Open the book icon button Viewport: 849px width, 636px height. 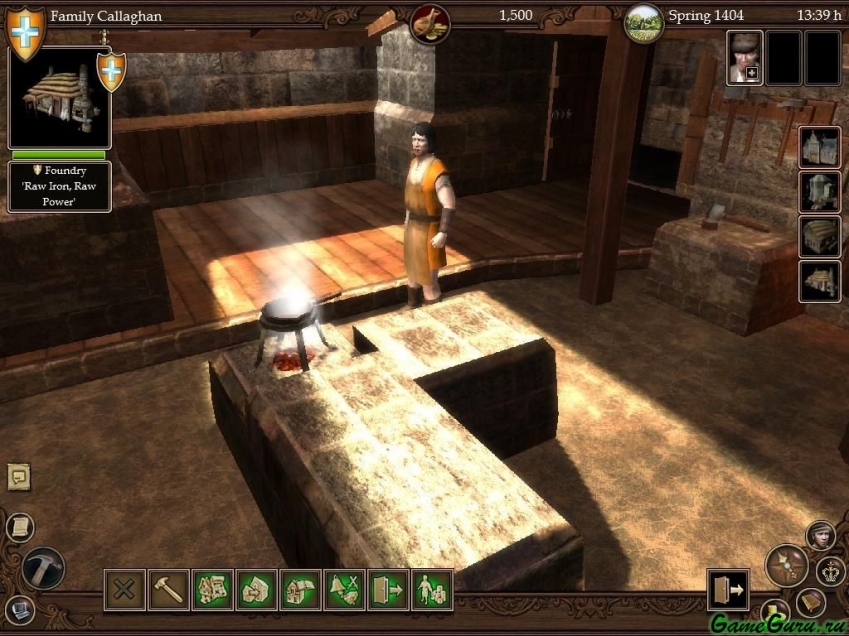tap(810, 603)
